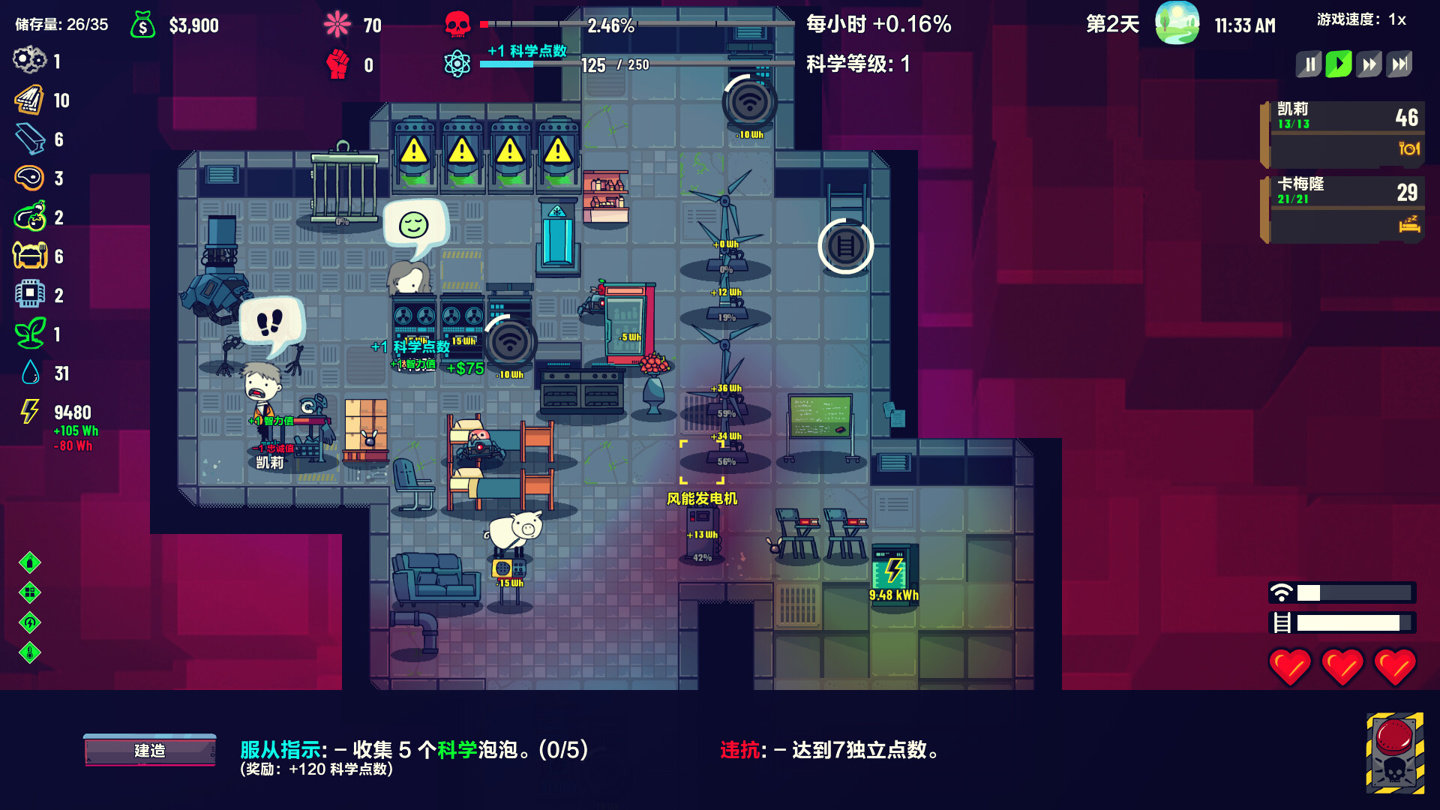
Task: Set game to normal play speed
Action: [x=1338, y=65]
